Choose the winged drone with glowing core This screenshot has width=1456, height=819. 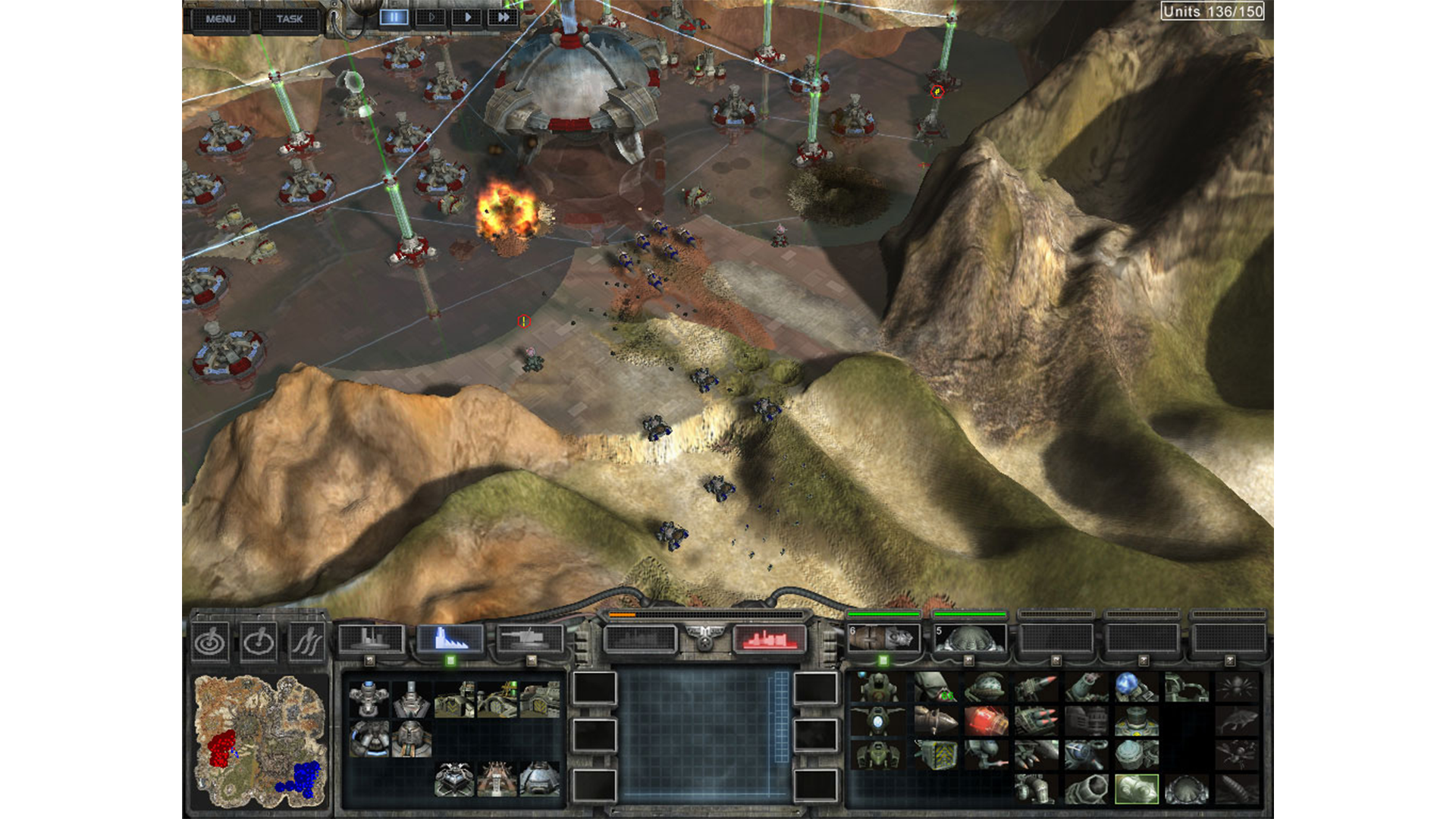pyautogui.click(x=877, y=720)
